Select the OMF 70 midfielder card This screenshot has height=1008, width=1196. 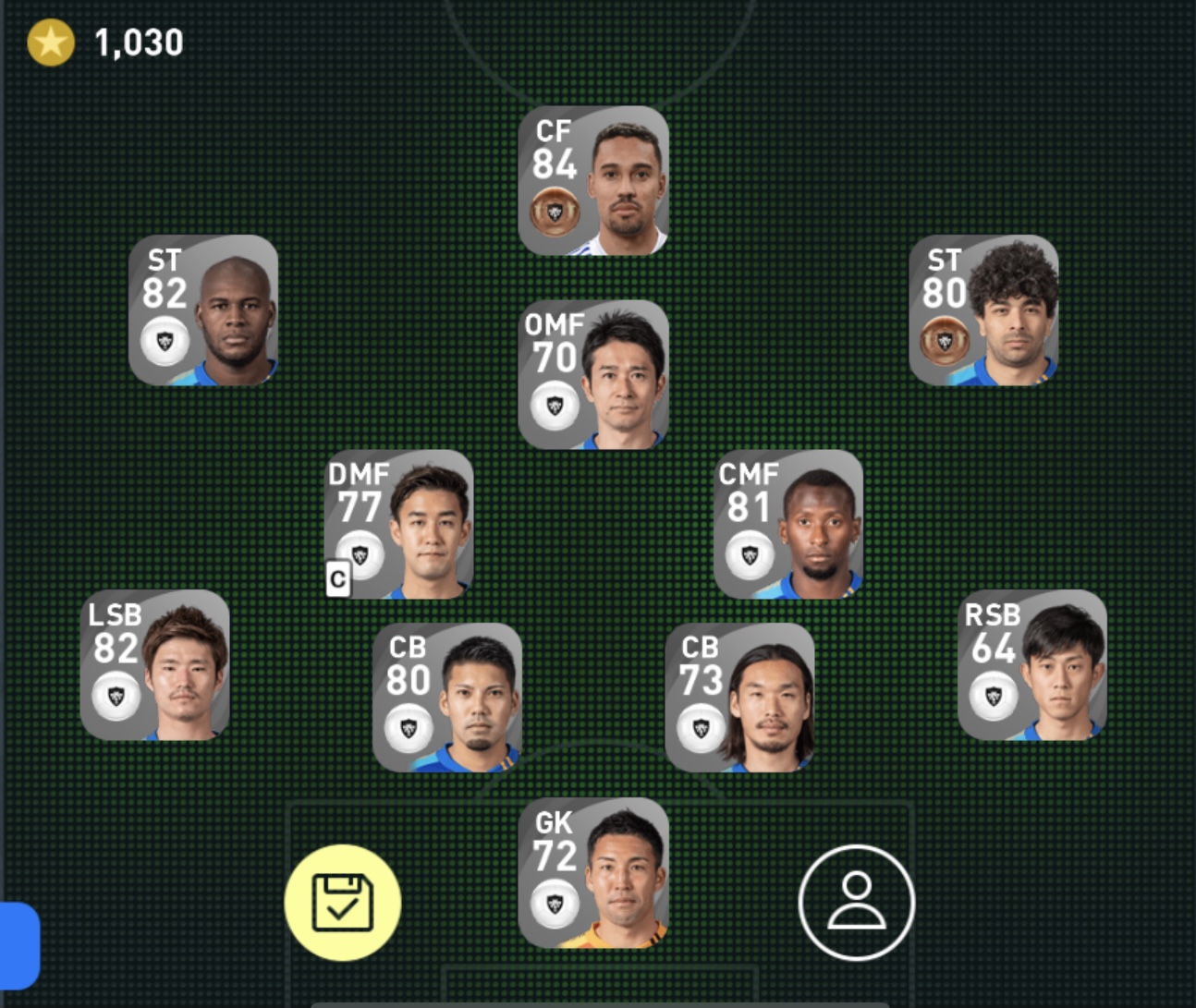[x=593, y=375]
